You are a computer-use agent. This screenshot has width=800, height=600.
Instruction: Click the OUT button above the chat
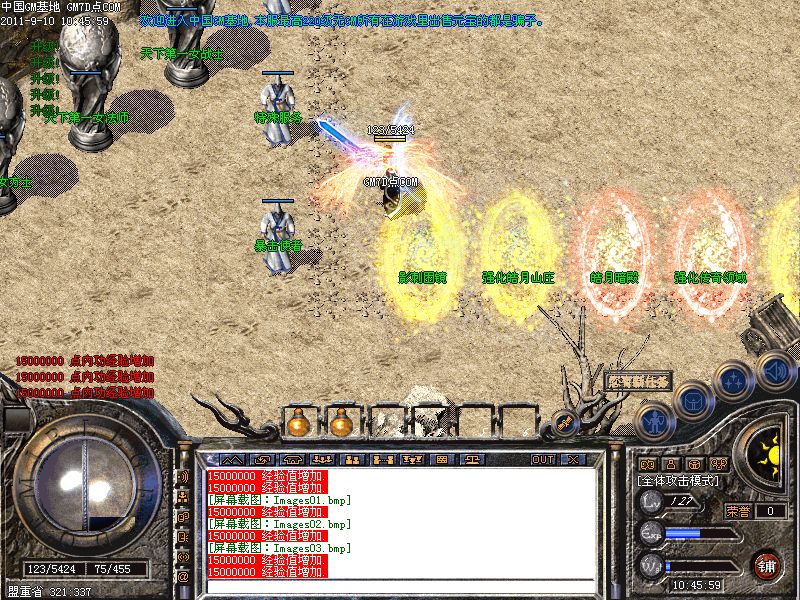click(x=542, y=460)
